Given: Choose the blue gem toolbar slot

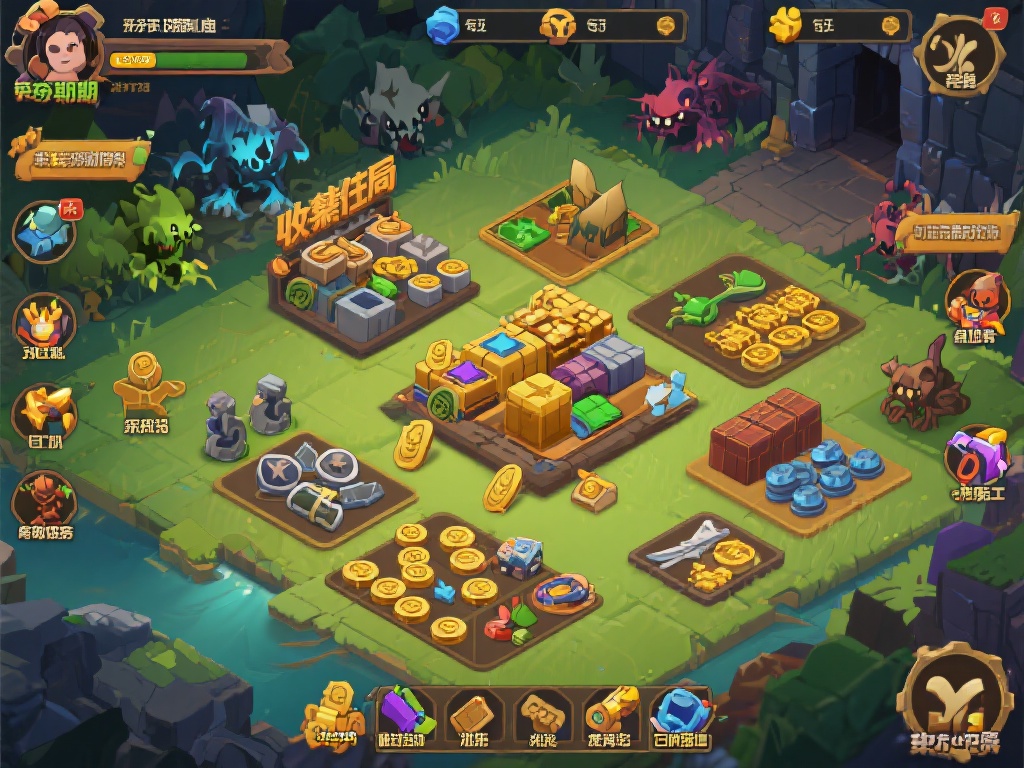Looking at the screenshot, I should (x=680, y=714).
